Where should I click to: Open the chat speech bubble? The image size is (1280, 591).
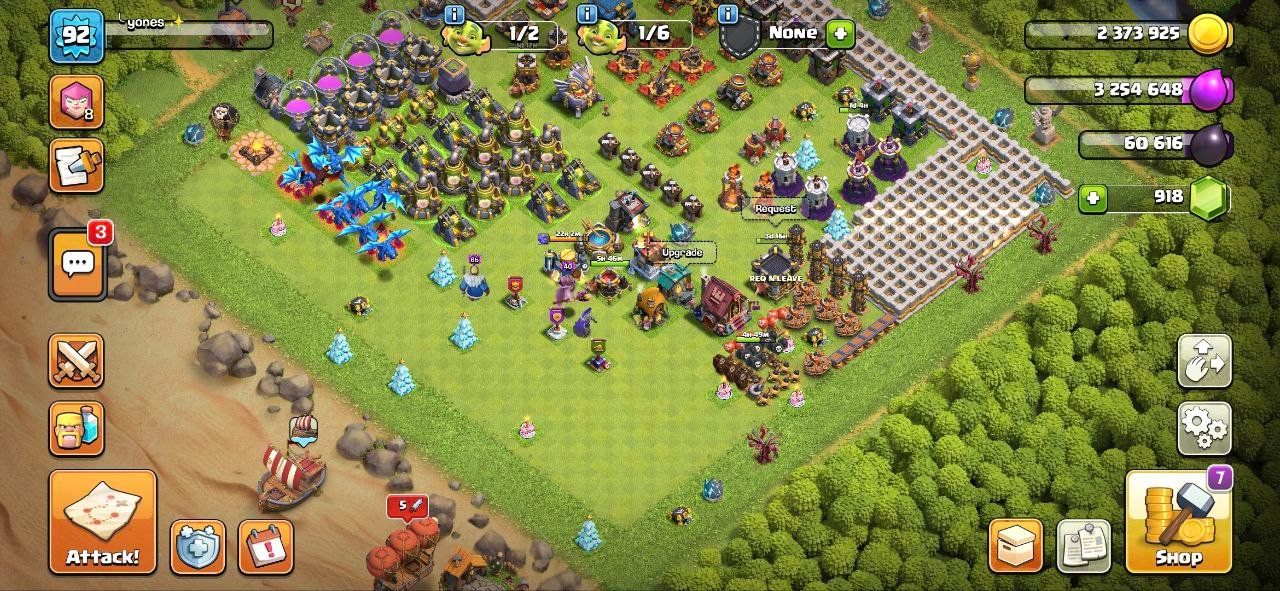78,264
